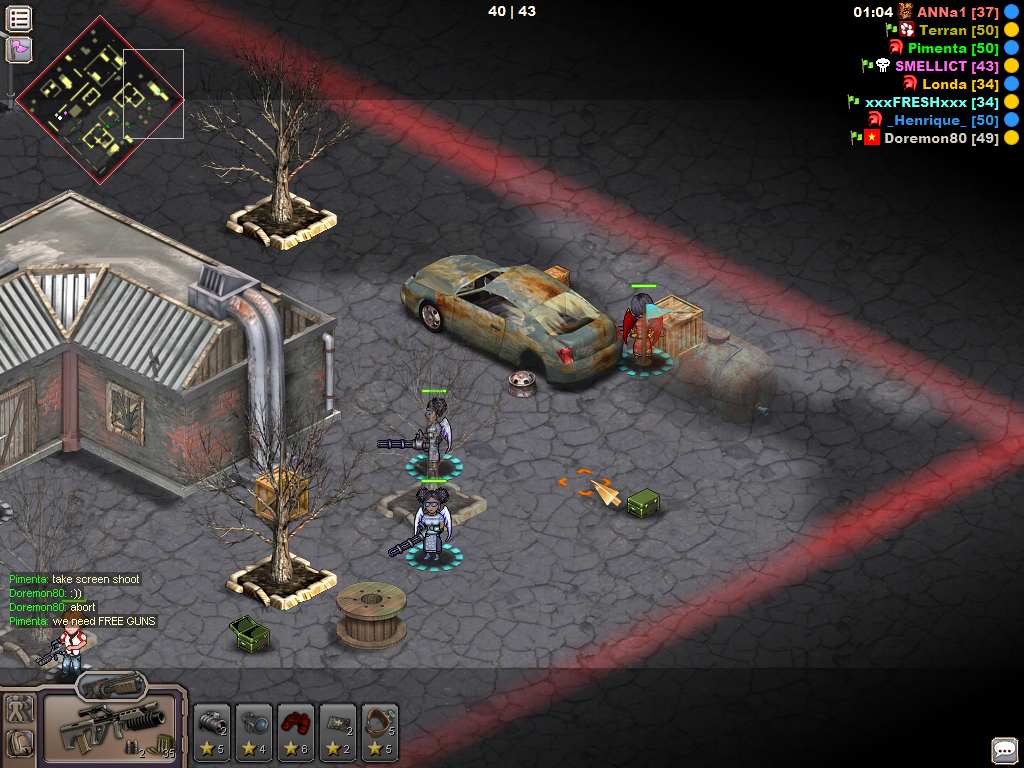Click on the diamond-shaped minimap
The width and height of the screenshot is (1024, 768).
point(100,99)
